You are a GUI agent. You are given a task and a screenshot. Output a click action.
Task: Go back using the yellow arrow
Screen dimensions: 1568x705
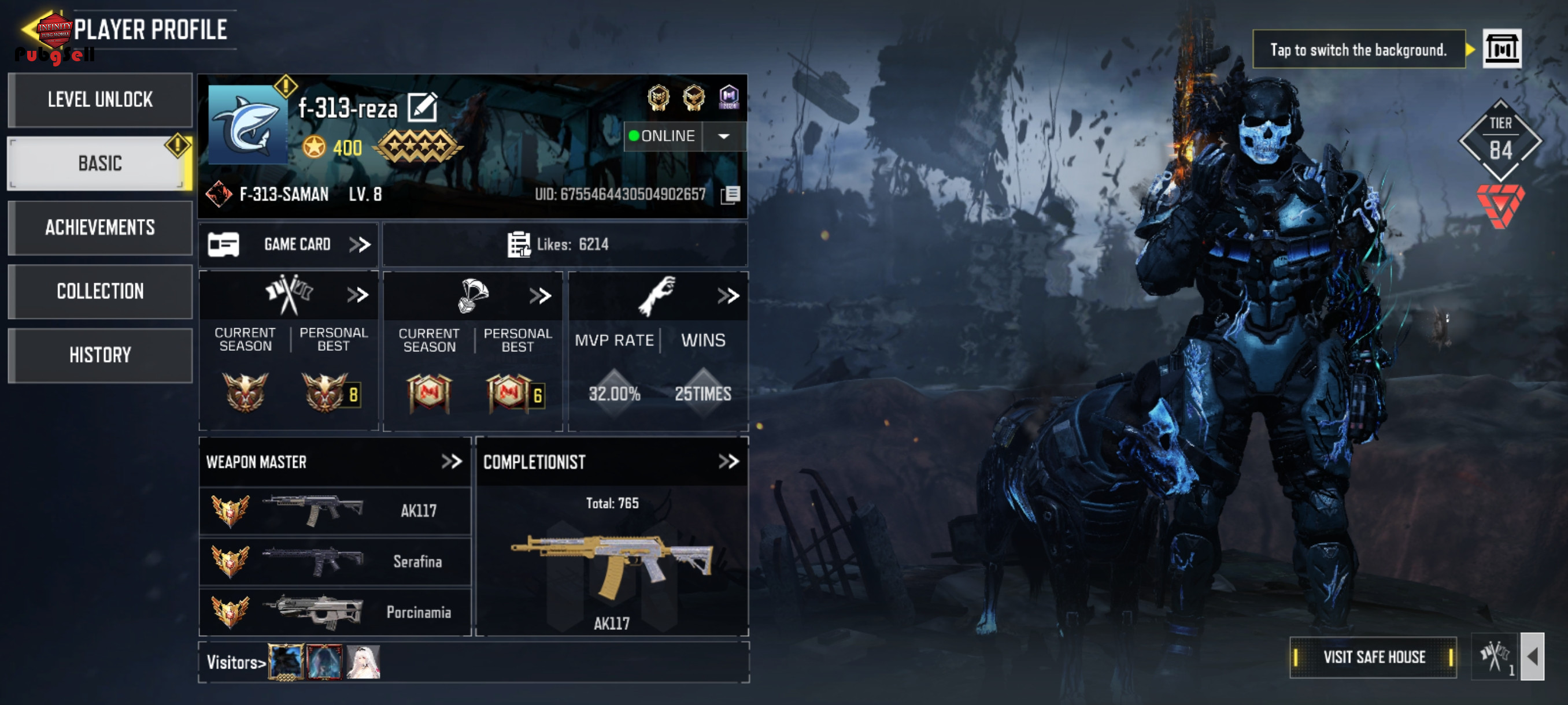click(29, 28)
